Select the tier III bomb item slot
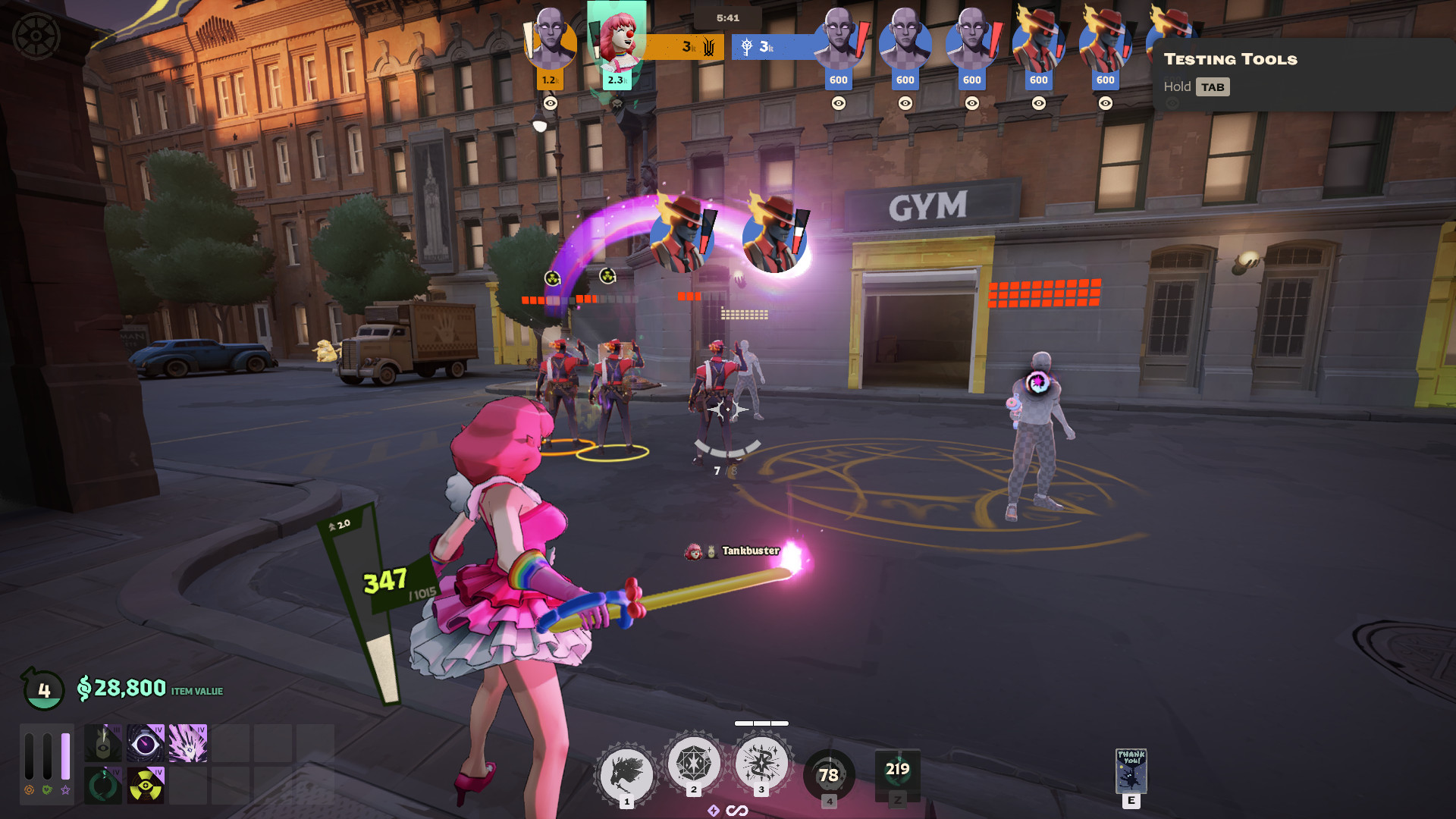Image resolution: width=1456 pixels, height=819 pixels. (x=103, y=743)
